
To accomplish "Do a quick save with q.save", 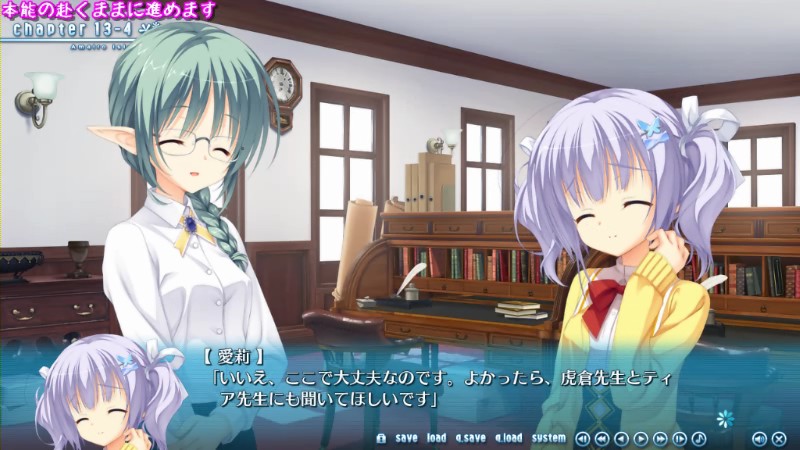I will pyautogui.click(x=469, y=438).
